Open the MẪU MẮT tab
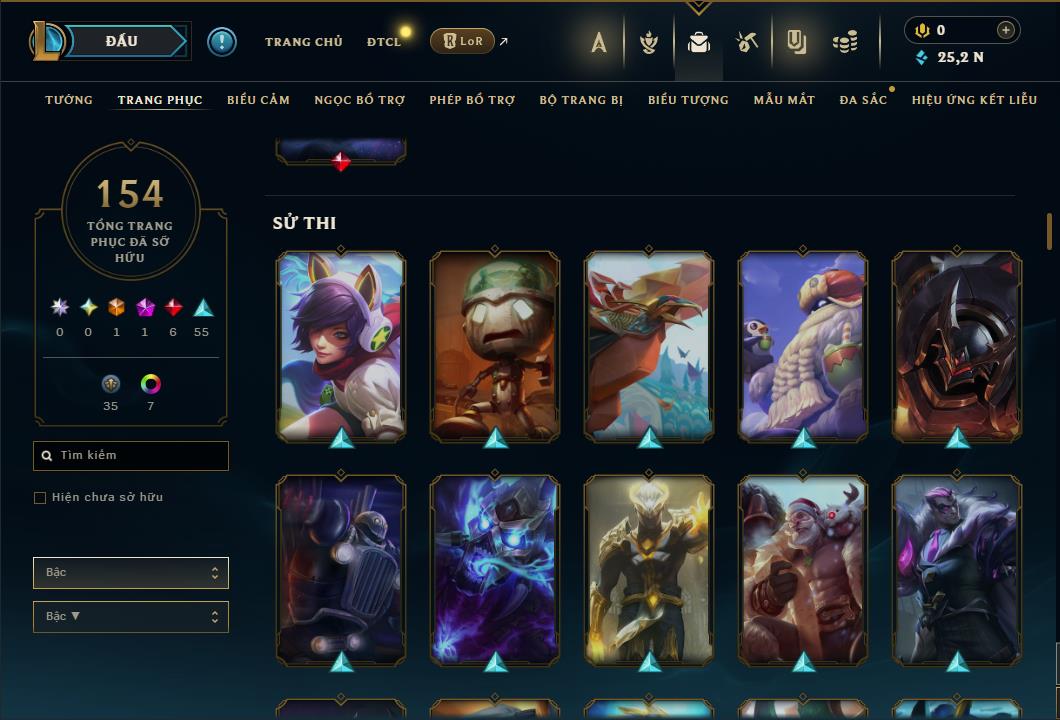The width and height of the screenshot is (1060, 720). (784, 100)
